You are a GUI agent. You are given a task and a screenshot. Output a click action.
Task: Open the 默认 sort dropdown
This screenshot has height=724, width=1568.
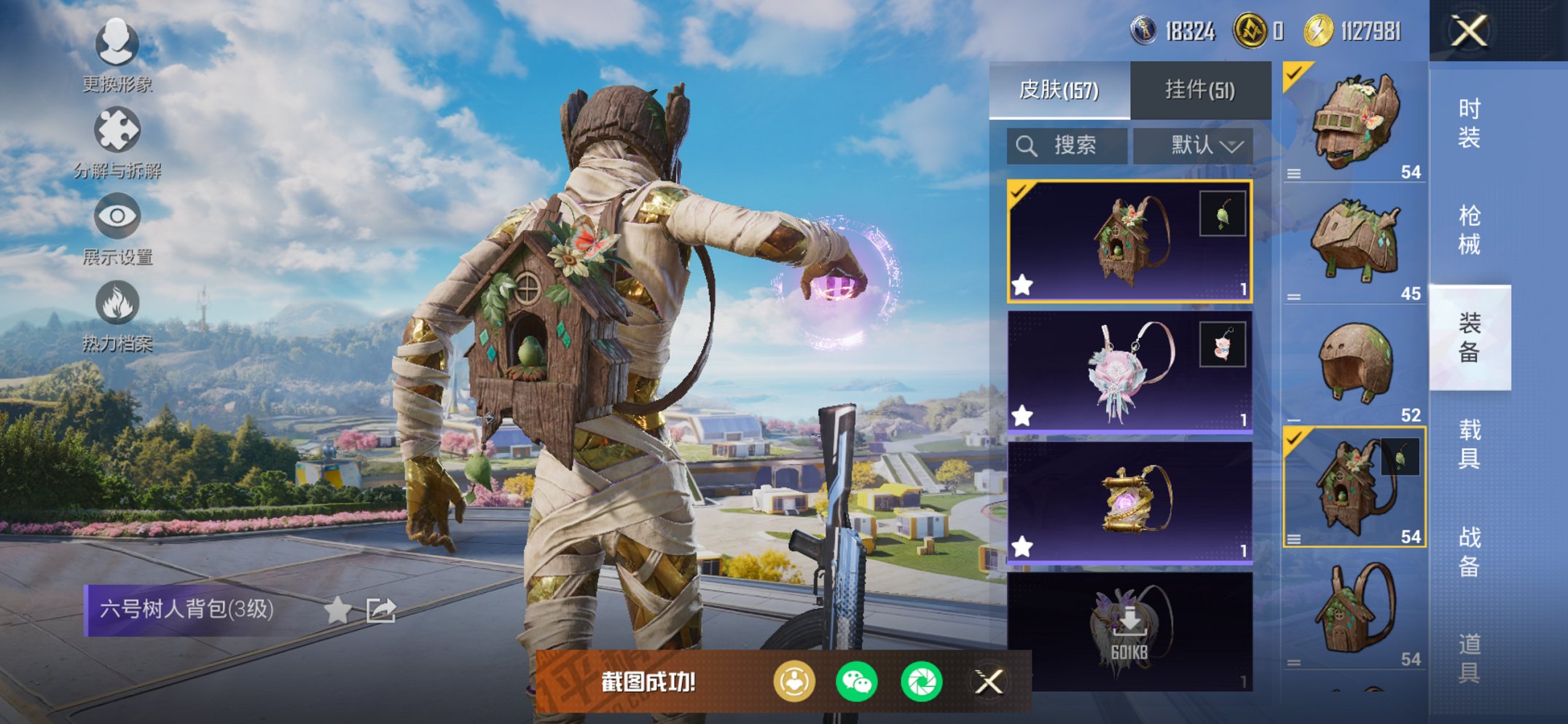coord(1193,146)
